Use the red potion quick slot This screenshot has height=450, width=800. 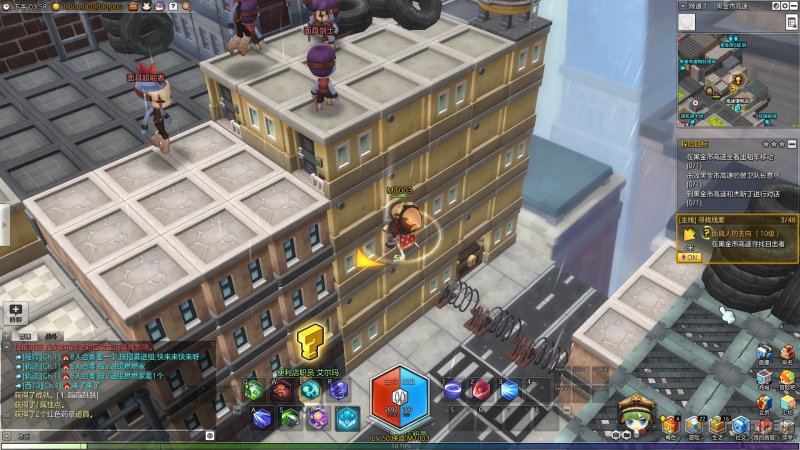[x=482, y=389]
